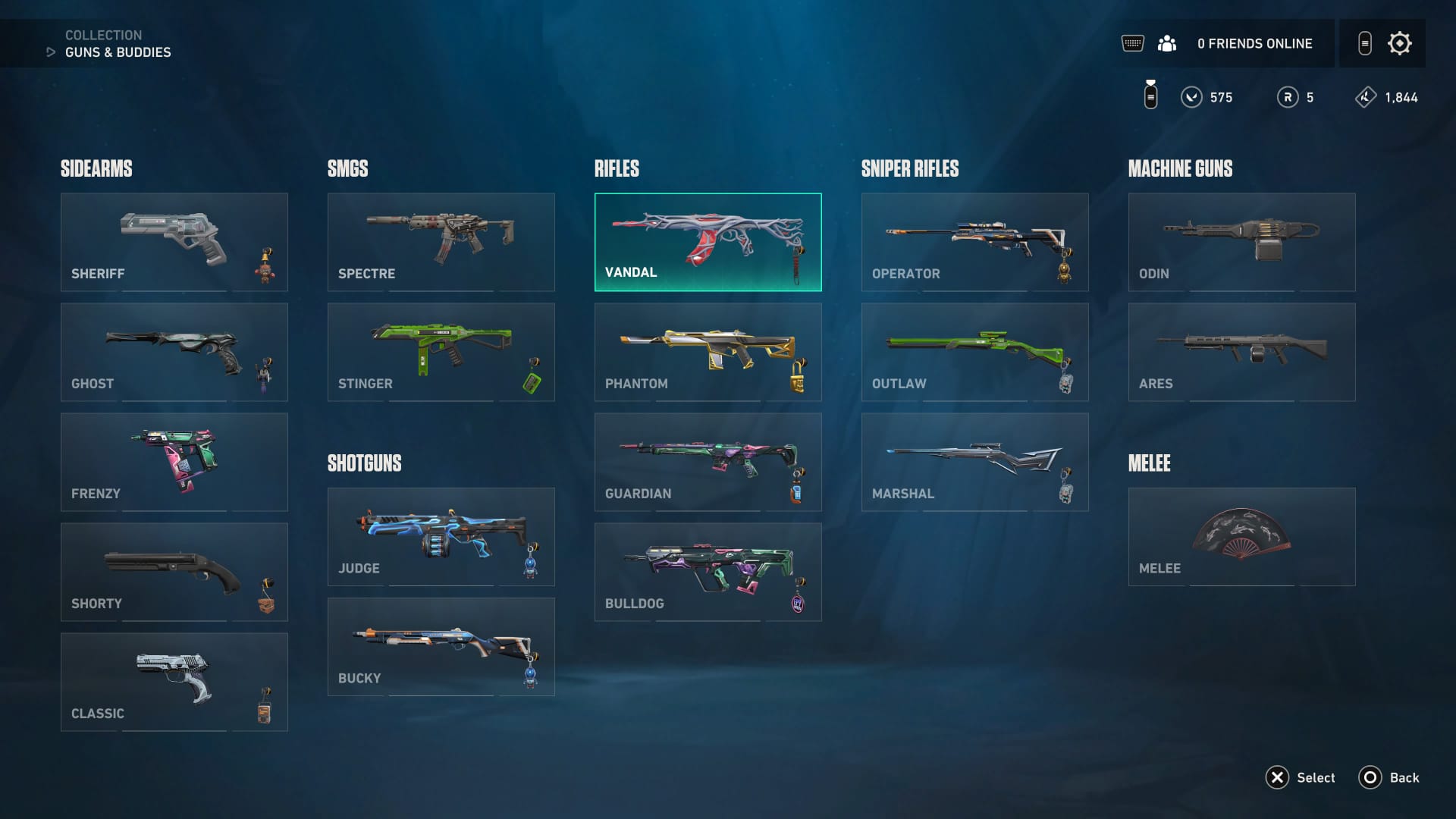Viewport: 1456px width, 819px height.
Task: Select the Melee fan skin card
Action: (1241, 536)
